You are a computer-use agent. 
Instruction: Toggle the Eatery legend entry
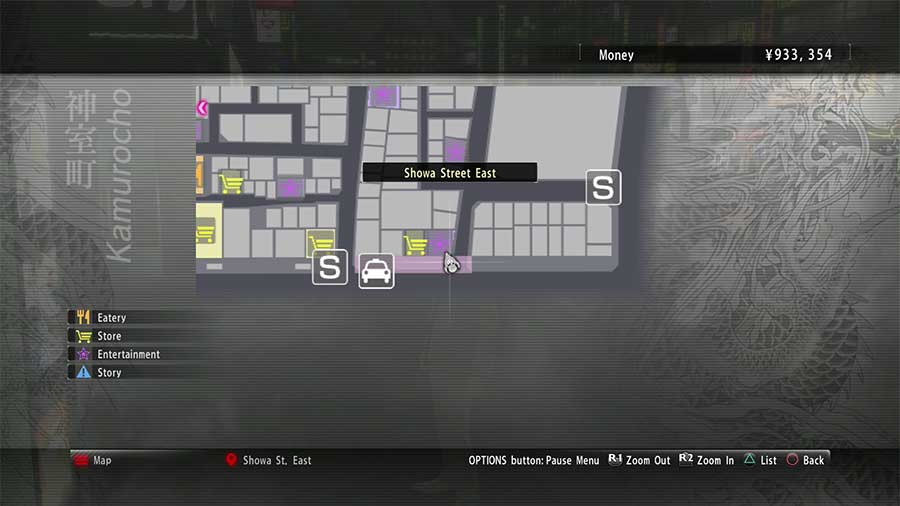click(111, 318)
